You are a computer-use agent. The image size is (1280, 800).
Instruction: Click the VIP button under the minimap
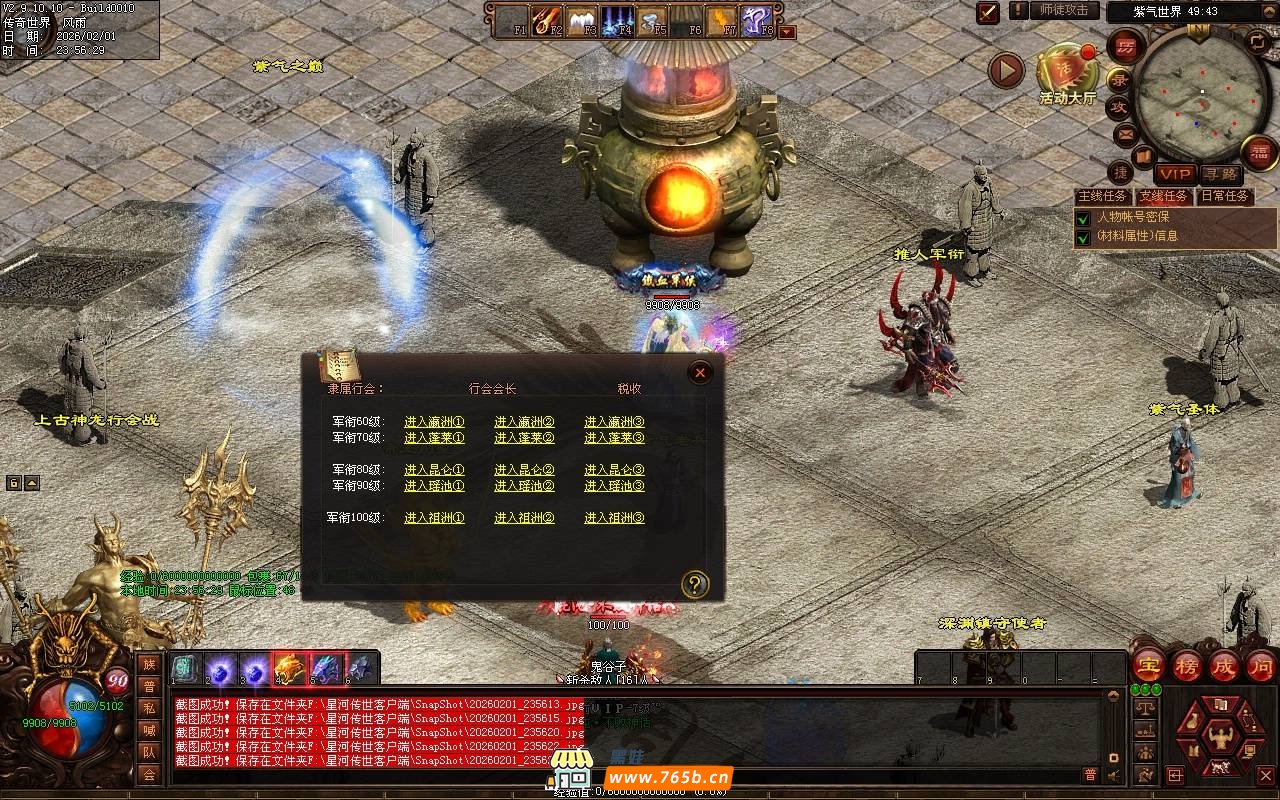click(1176, 174)
